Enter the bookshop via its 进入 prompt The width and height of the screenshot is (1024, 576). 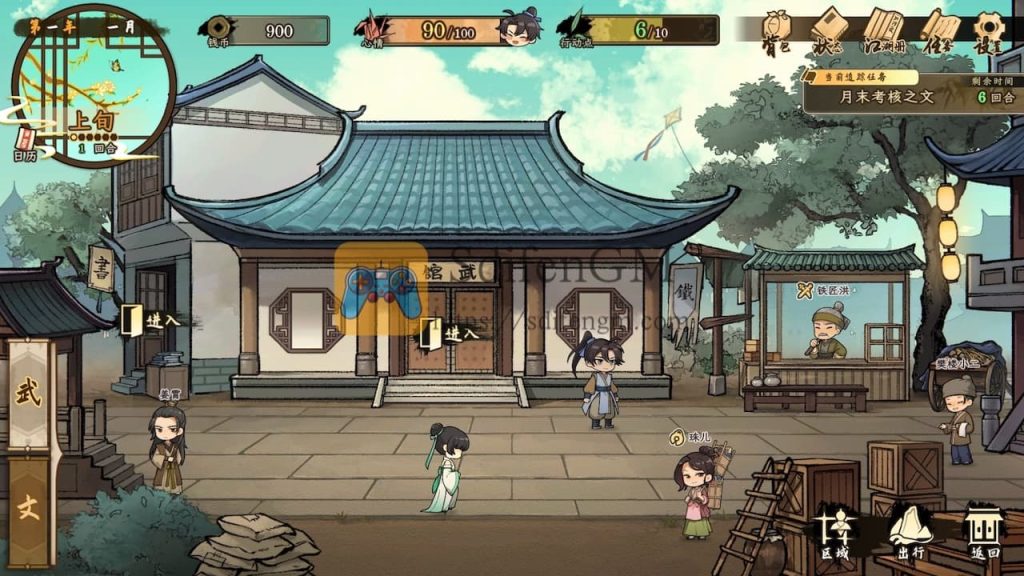pos(150,320)
